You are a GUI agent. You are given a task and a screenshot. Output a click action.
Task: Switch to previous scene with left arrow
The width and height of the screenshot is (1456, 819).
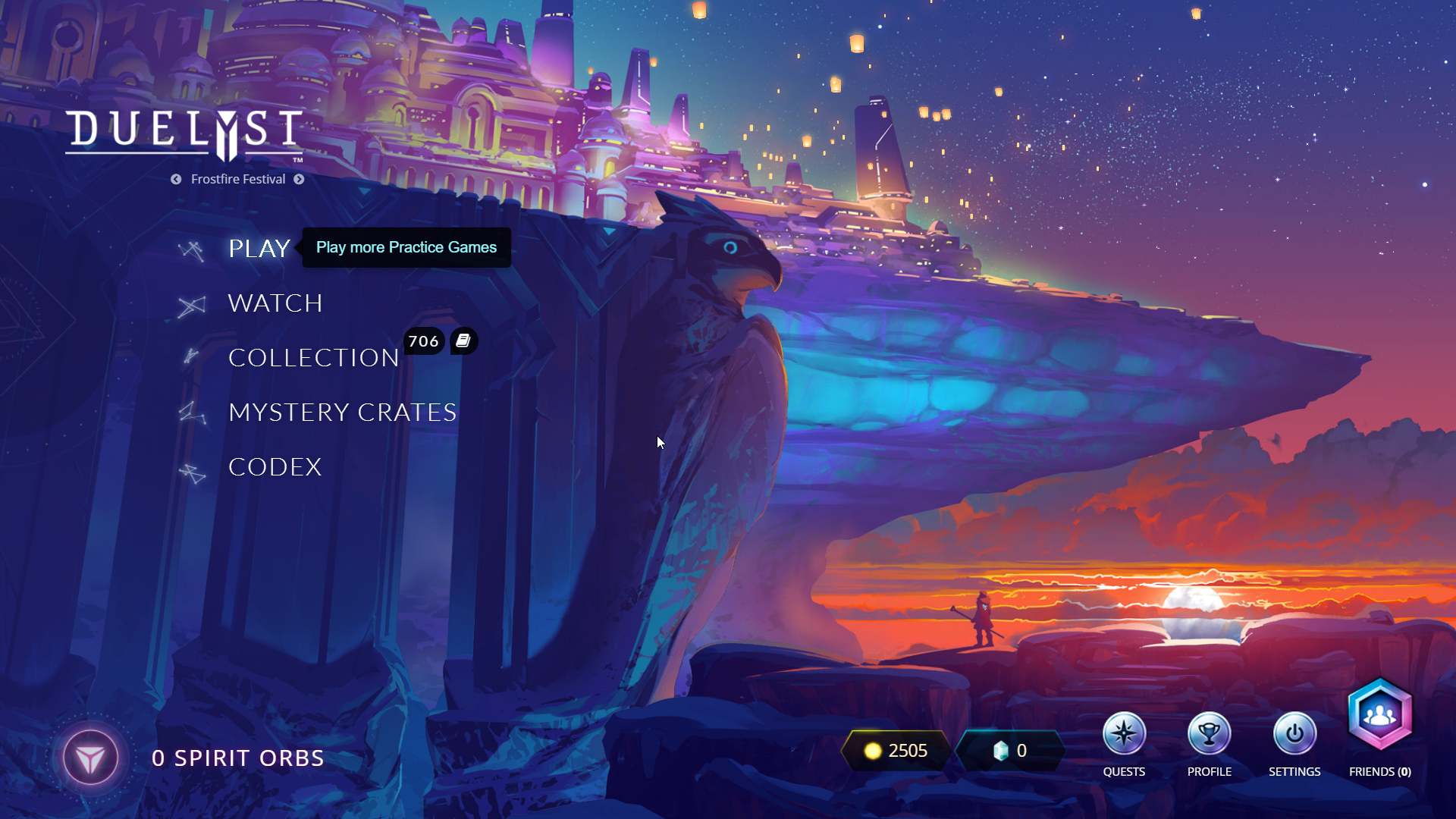coord(176,179)
